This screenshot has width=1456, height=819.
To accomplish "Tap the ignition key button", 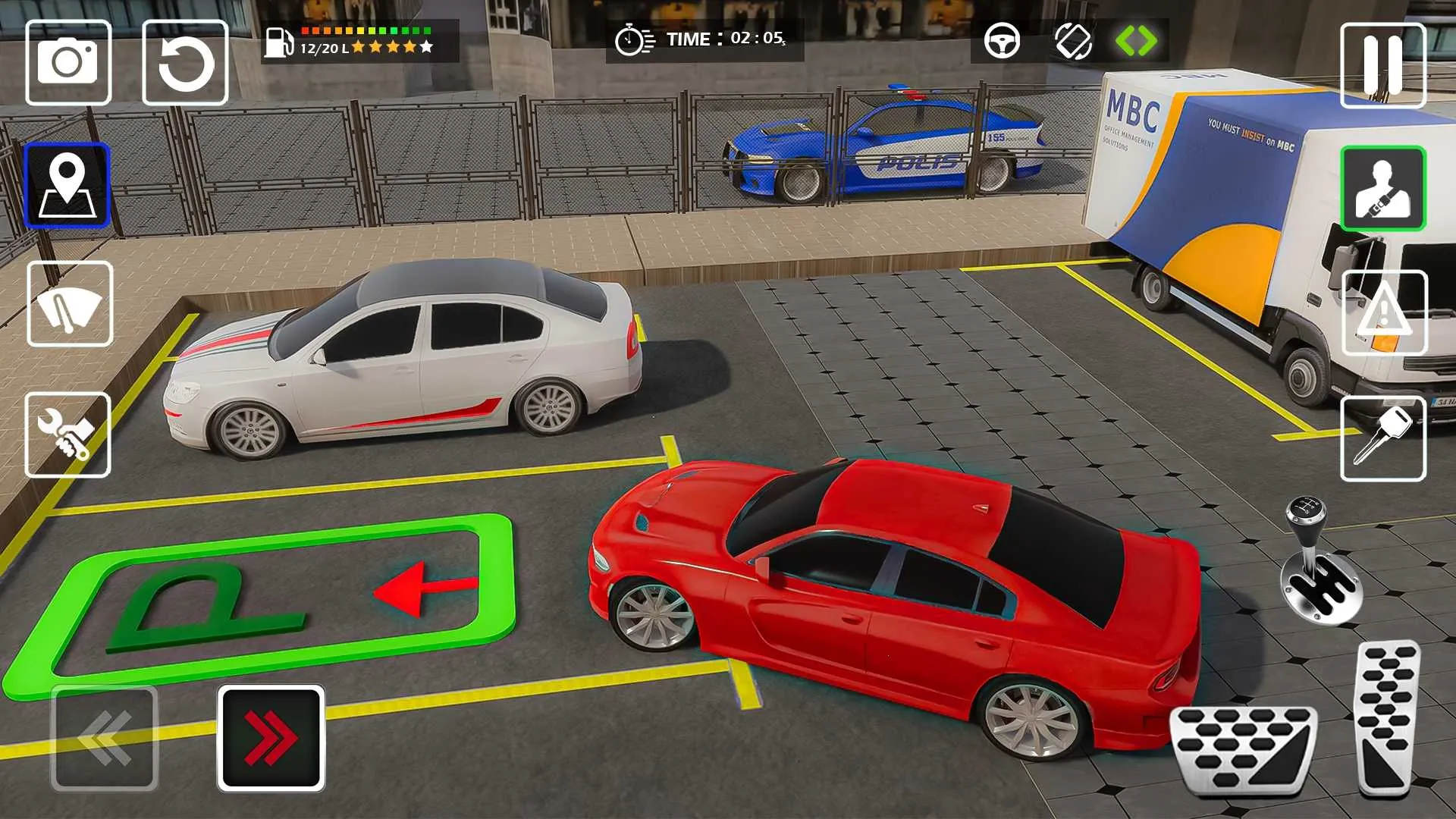I will 1383,438.
